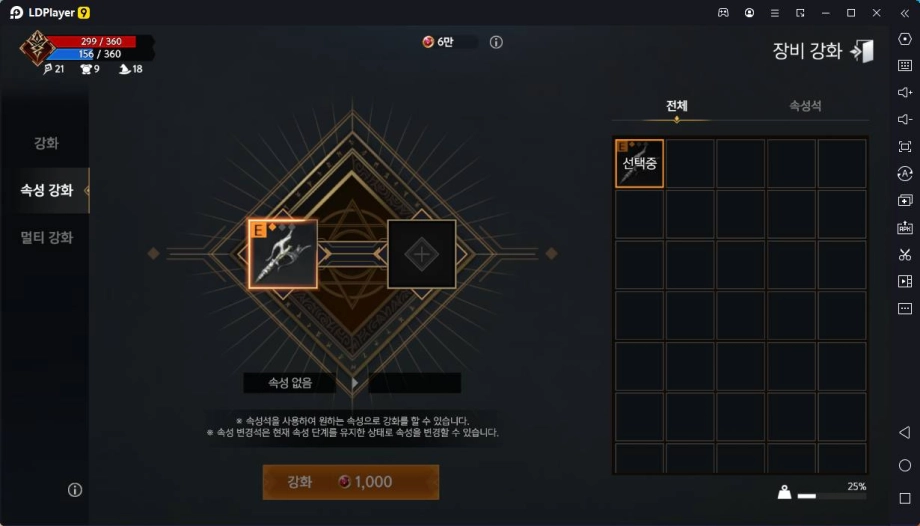
Task: Add an attribute stone to plus slot
Action: click(422, 254)
